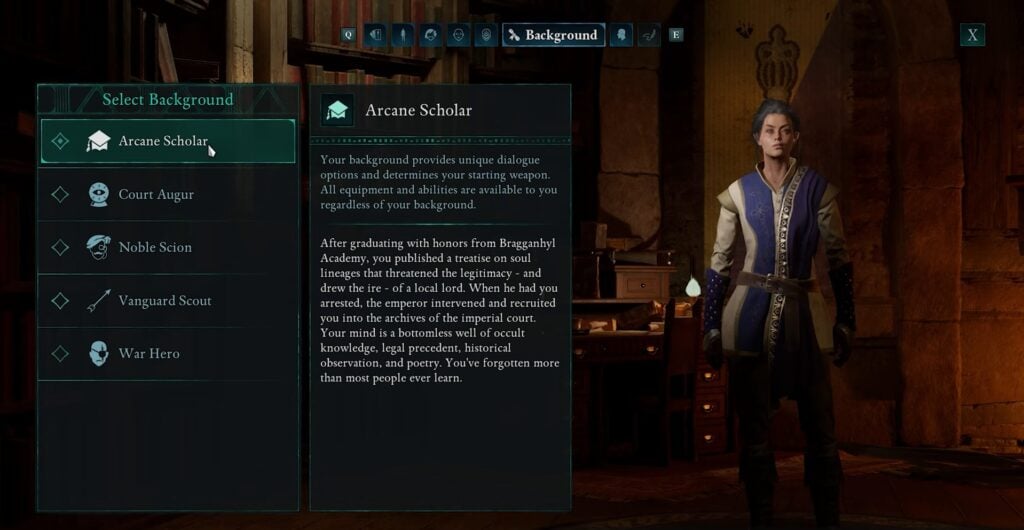Open the plain face outline tab
Viewport: 1024px width, 530px height.
[x=458, y=35]
